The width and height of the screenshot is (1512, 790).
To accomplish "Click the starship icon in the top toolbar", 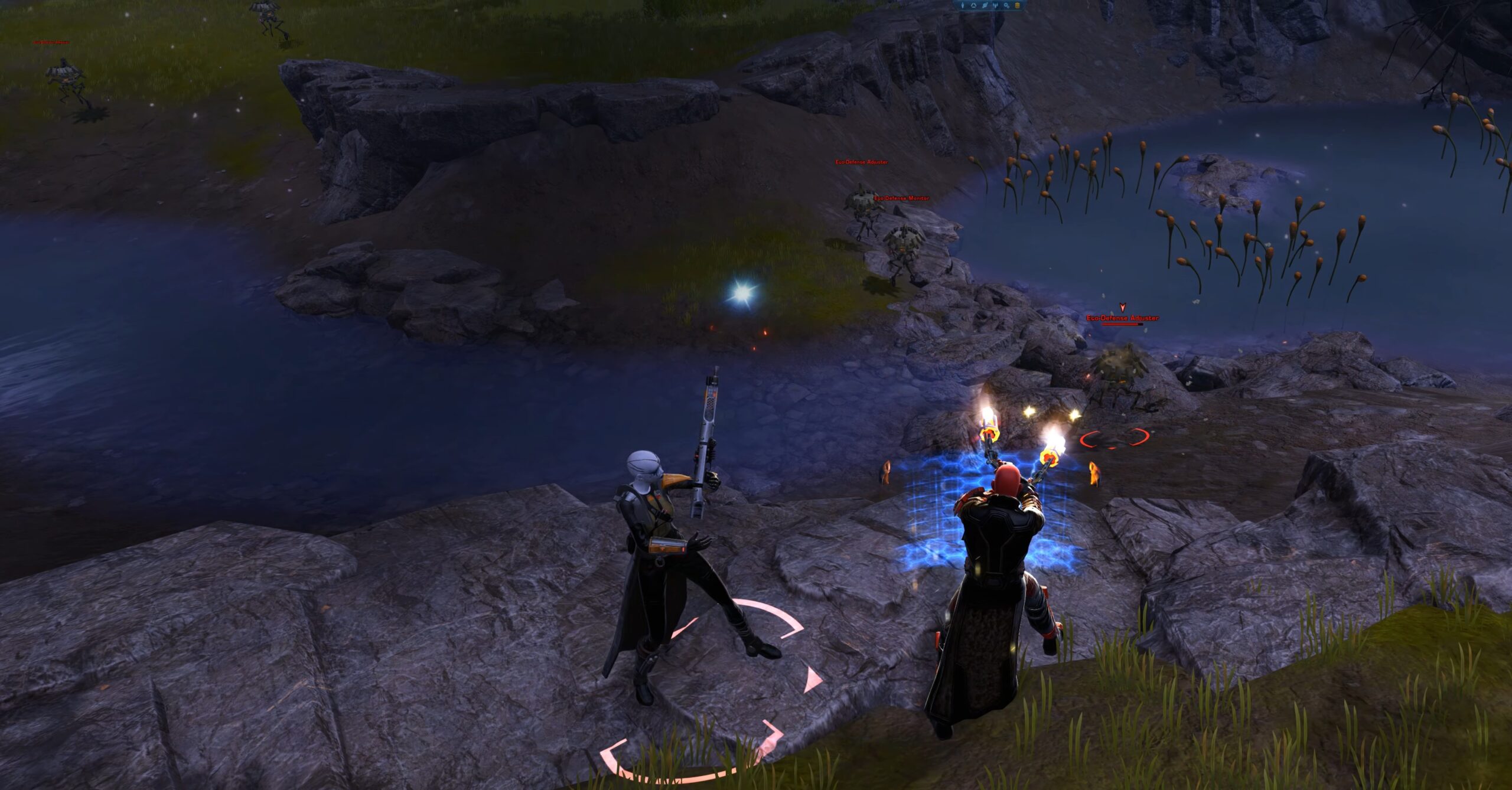I will [x=996, y=5].
